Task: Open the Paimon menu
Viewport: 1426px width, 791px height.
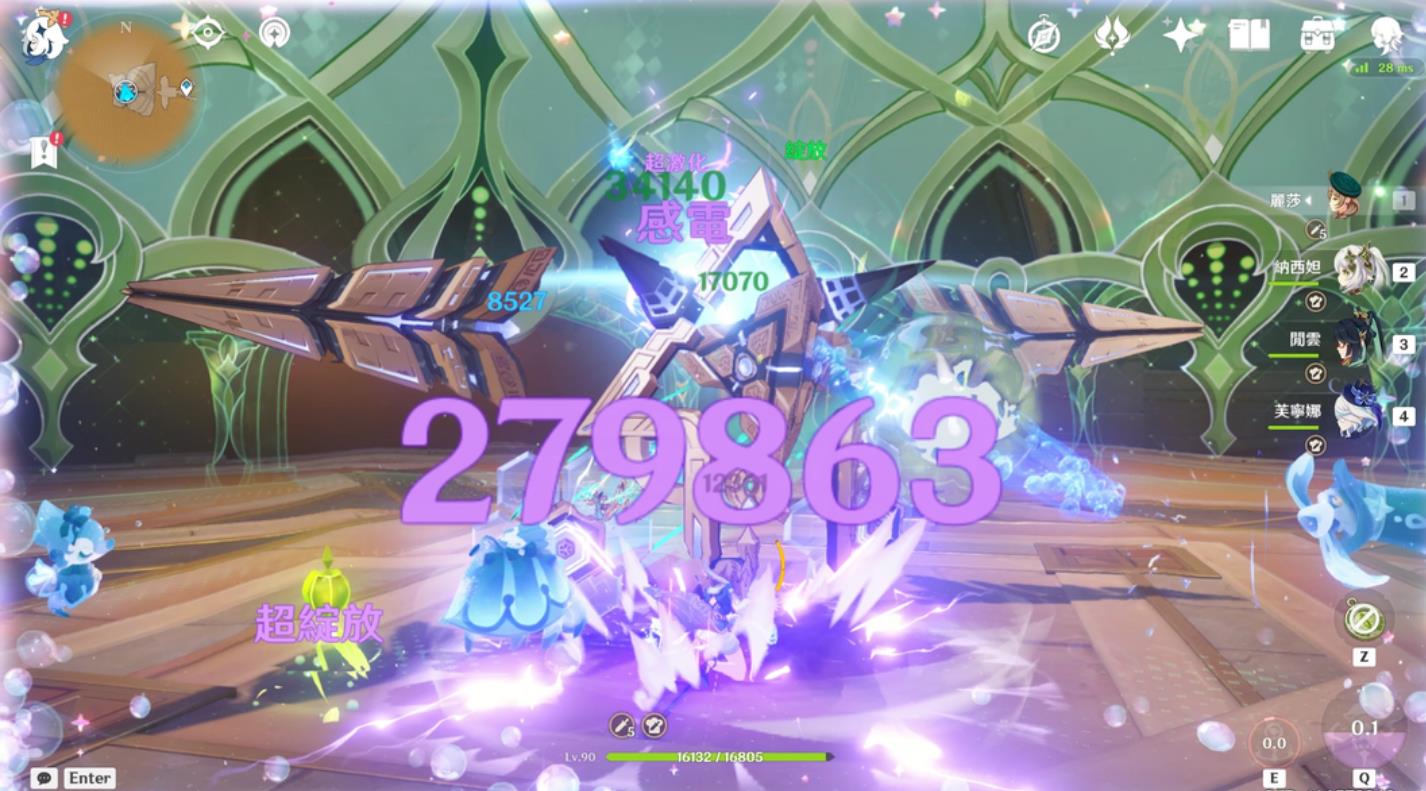Action: (45, 37)
